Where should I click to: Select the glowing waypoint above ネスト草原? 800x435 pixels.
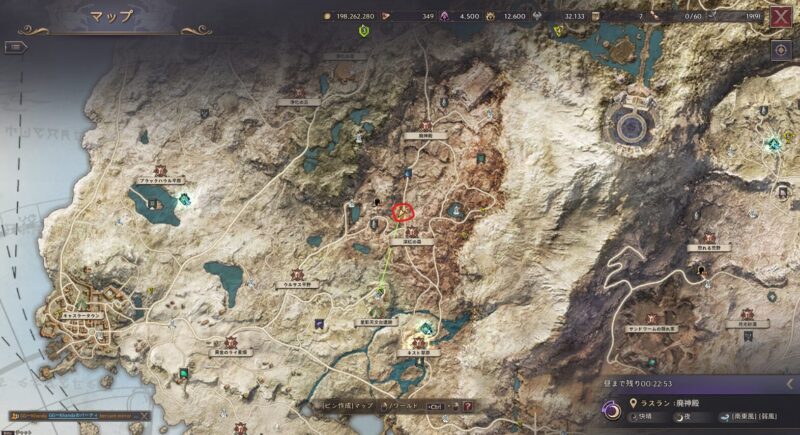coord(427,327)
